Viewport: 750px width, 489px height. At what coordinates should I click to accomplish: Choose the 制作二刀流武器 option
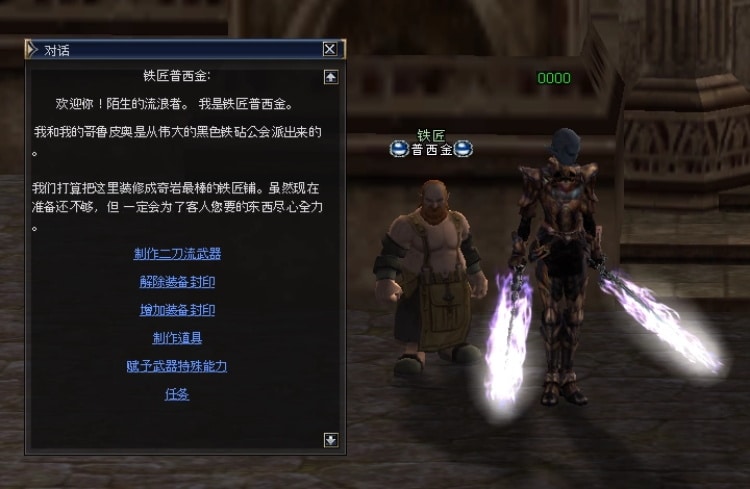tap(177, 254)
